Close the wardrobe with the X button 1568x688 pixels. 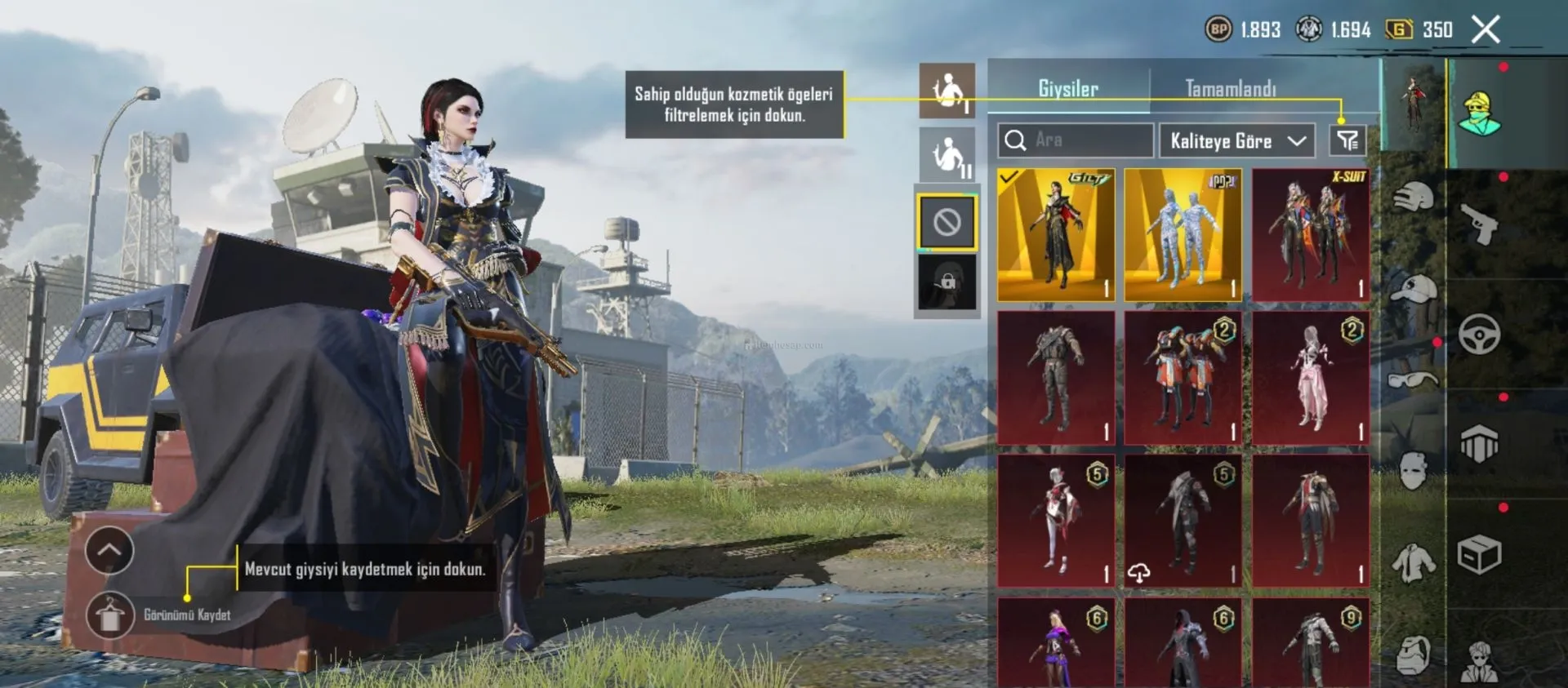click(1486, 30)
